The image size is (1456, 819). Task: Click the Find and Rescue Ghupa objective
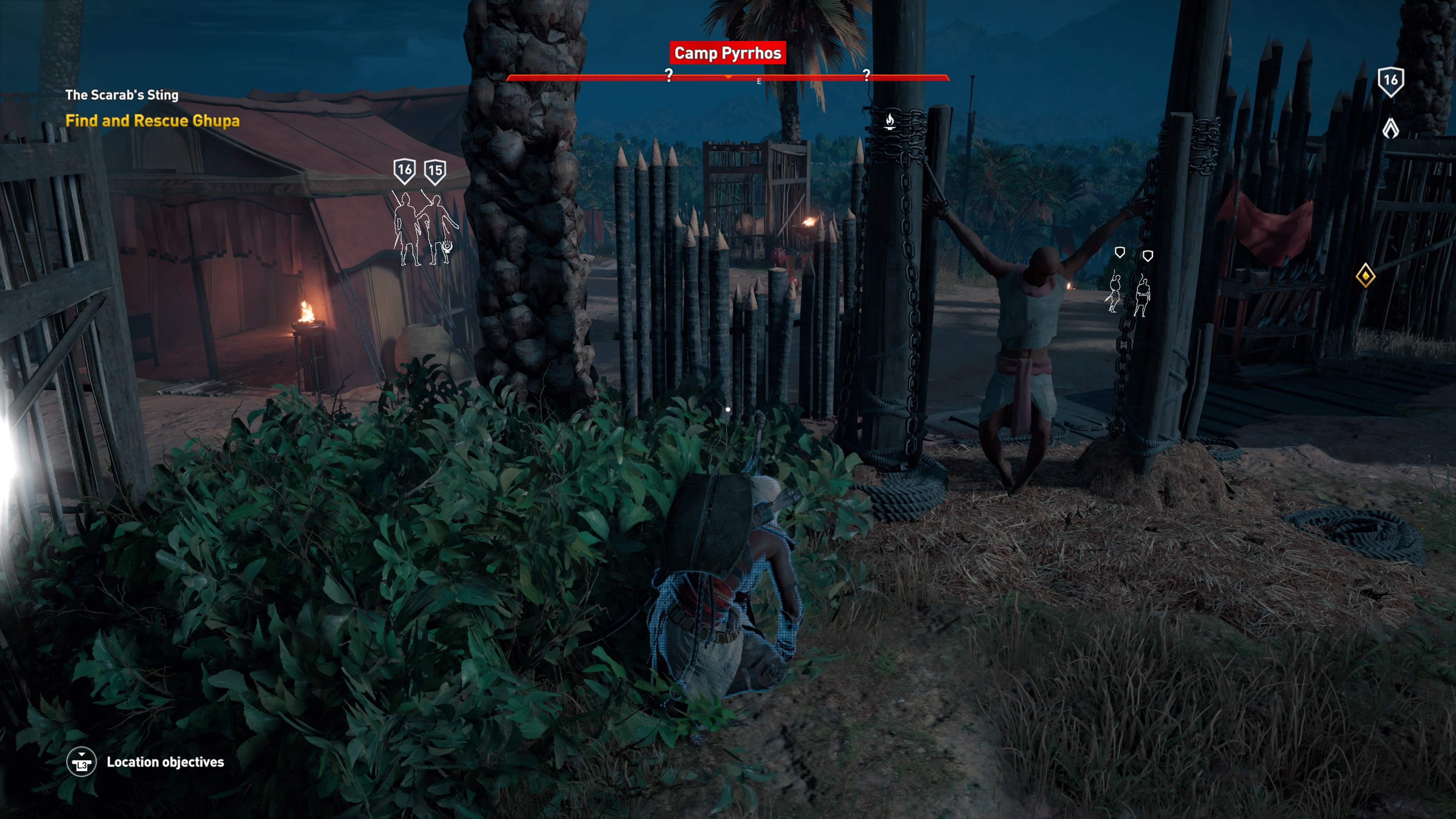152,121
